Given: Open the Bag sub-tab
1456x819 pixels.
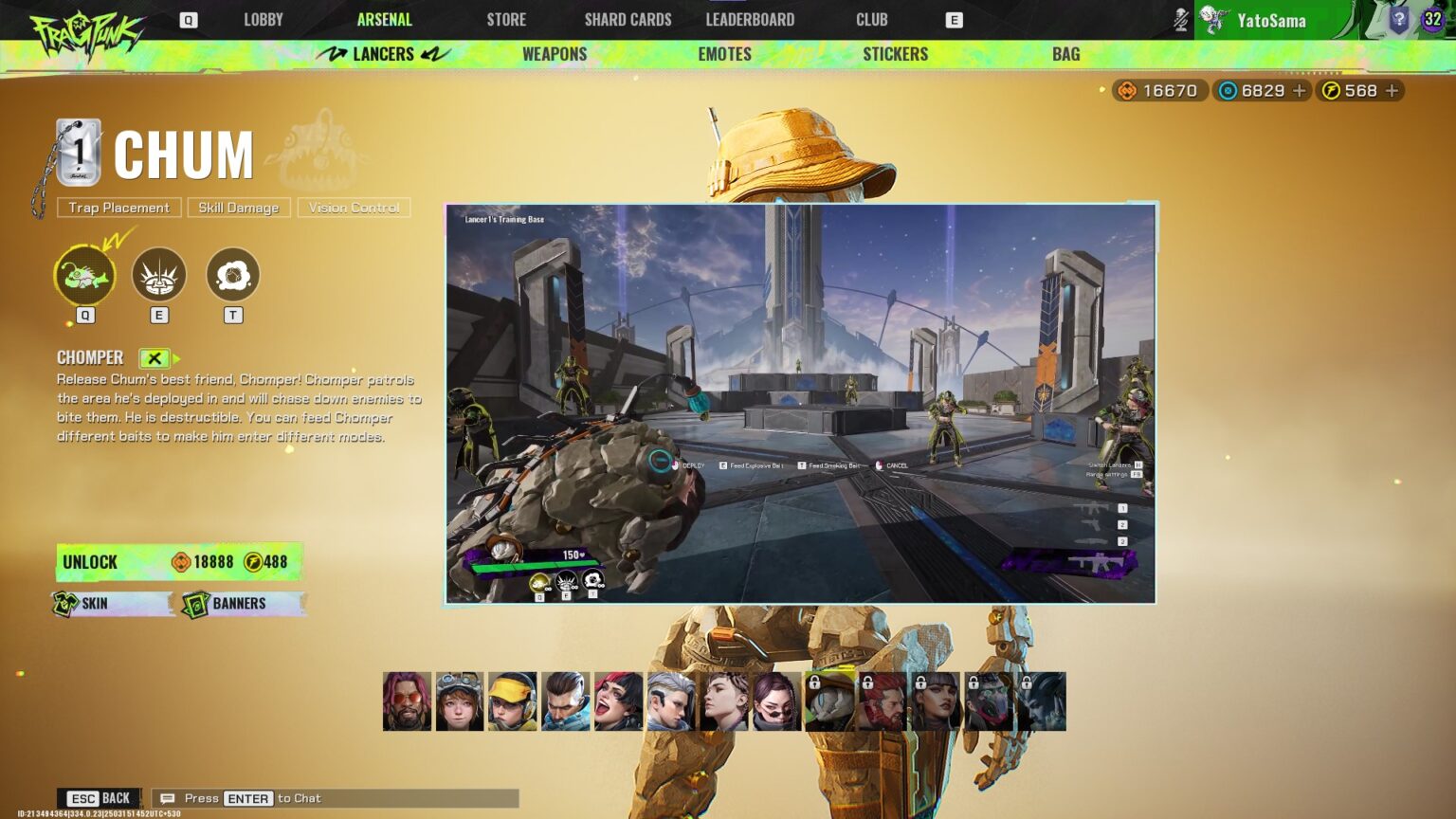Looking at the screenshot, I should pos(1065,54).
